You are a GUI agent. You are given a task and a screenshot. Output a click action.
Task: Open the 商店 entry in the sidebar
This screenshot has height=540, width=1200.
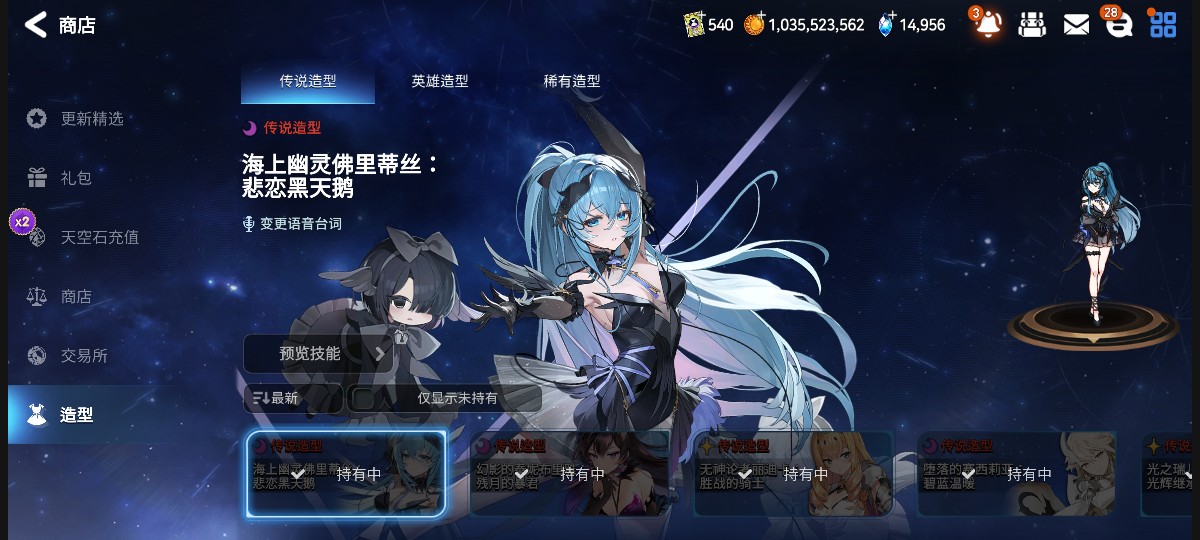click(76, 296)
